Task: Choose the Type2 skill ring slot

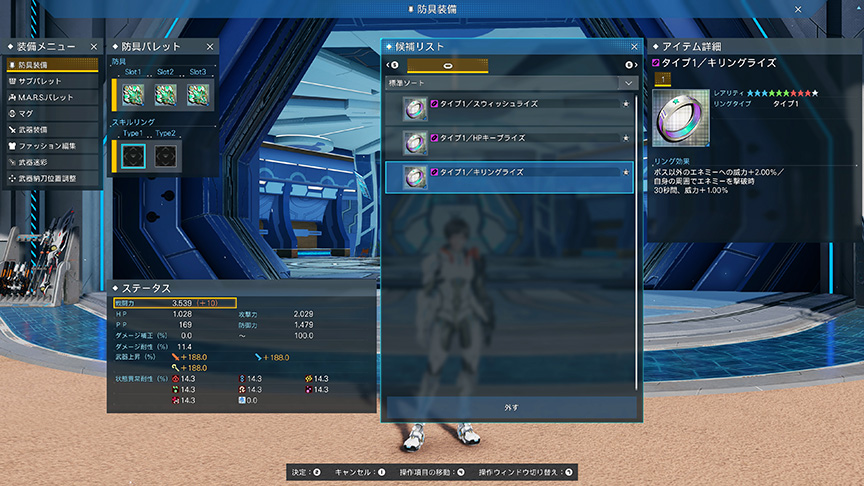Action: [x=165, y=156]
